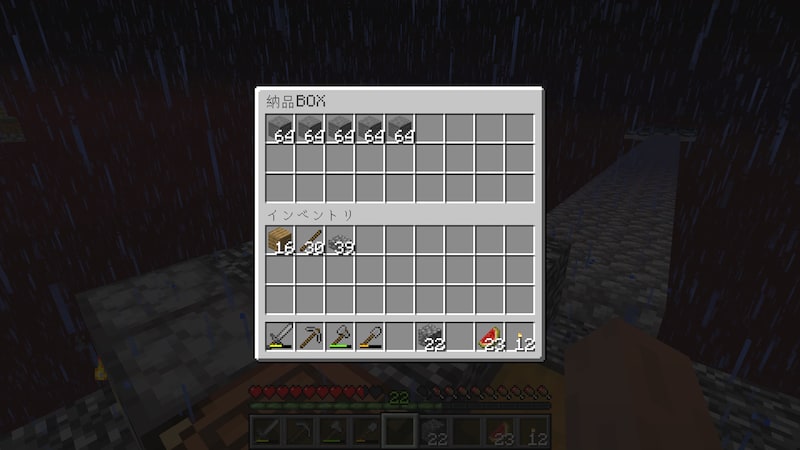Select the 23 melon slices

tap(490, 337)
